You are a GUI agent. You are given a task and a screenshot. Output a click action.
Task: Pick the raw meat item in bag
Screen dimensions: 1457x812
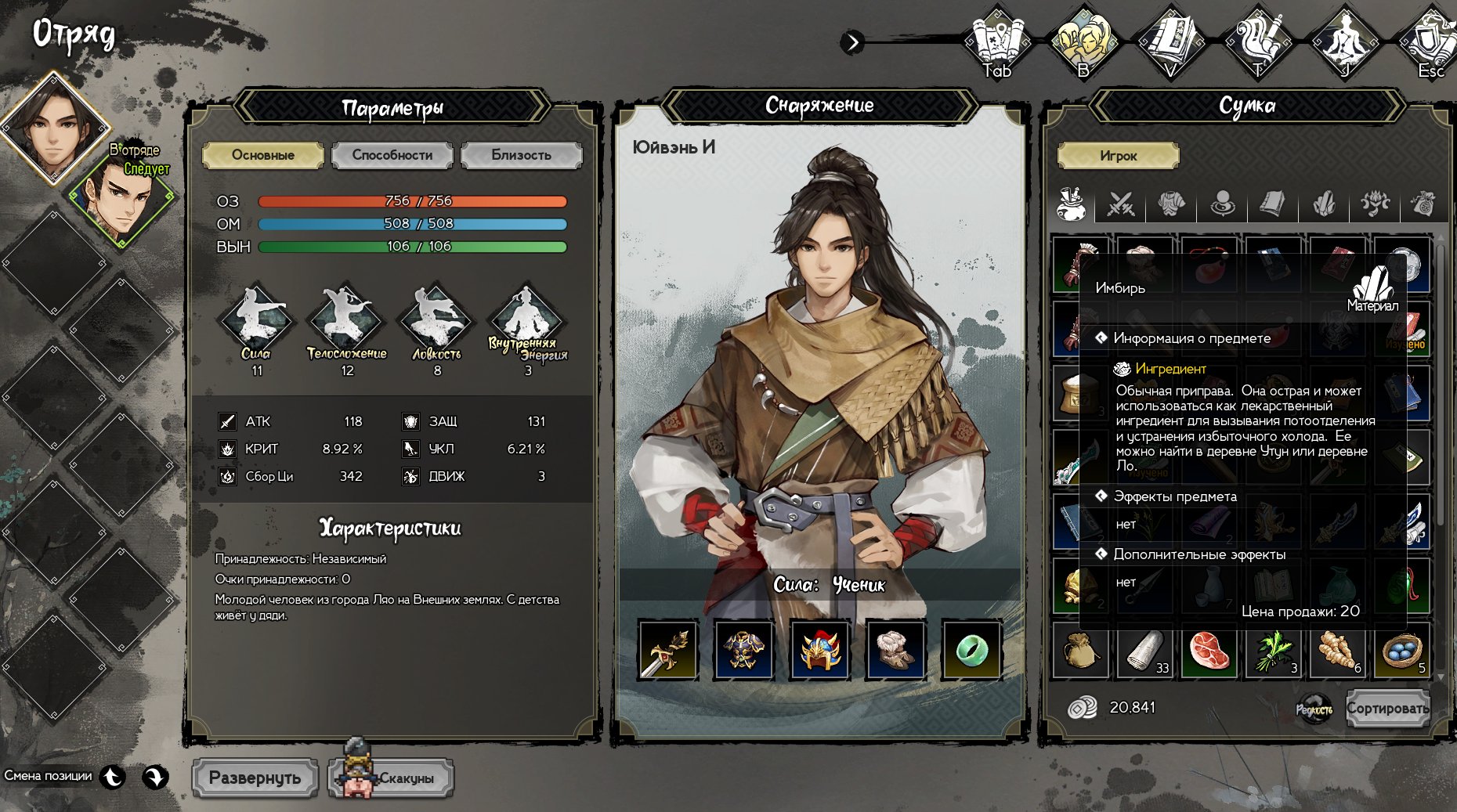click(x=1209, y=651)
